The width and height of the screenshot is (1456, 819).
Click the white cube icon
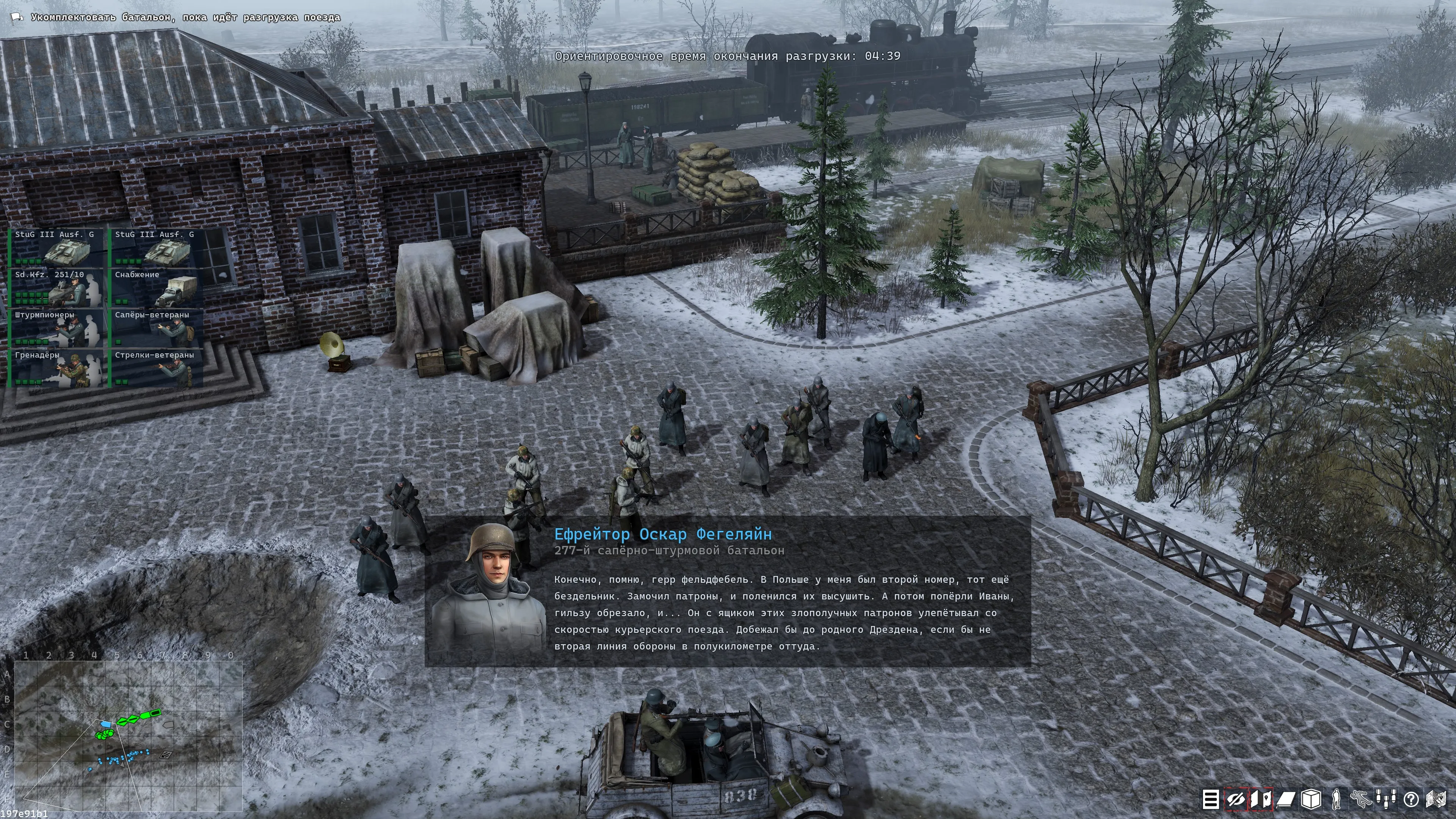(x=1311, y=800)
